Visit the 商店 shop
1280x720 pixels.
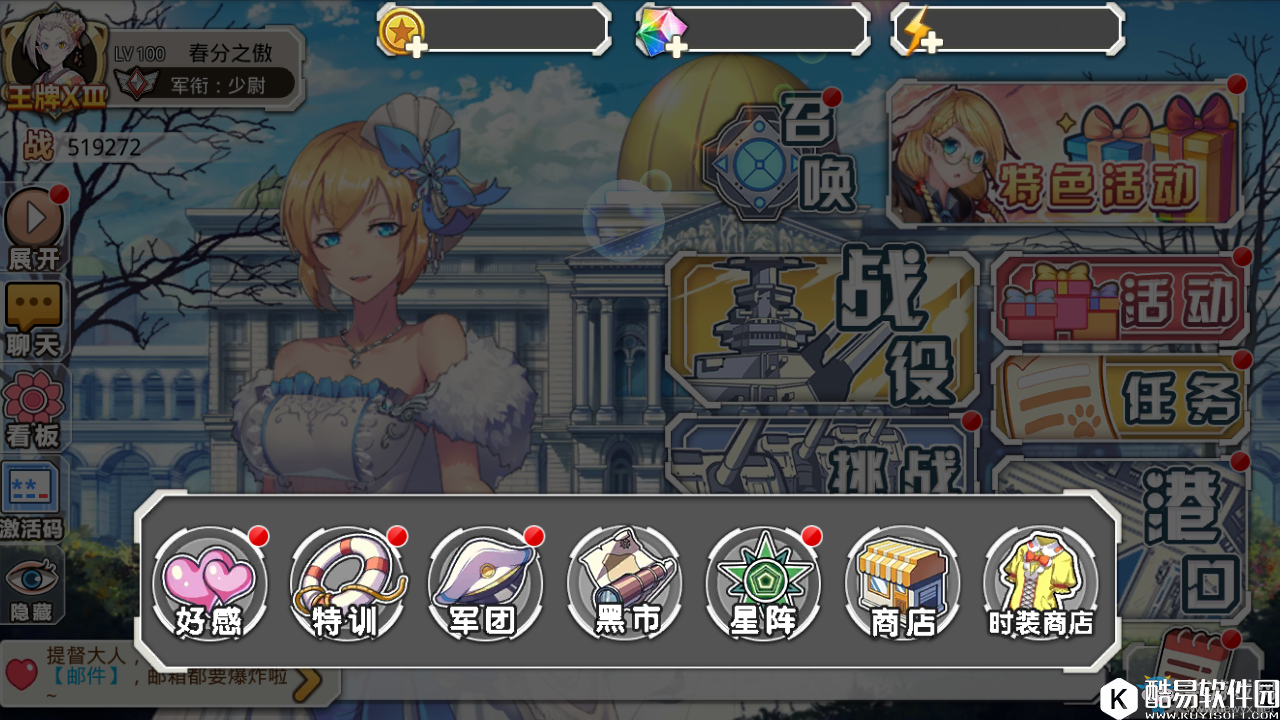point(902,582)
